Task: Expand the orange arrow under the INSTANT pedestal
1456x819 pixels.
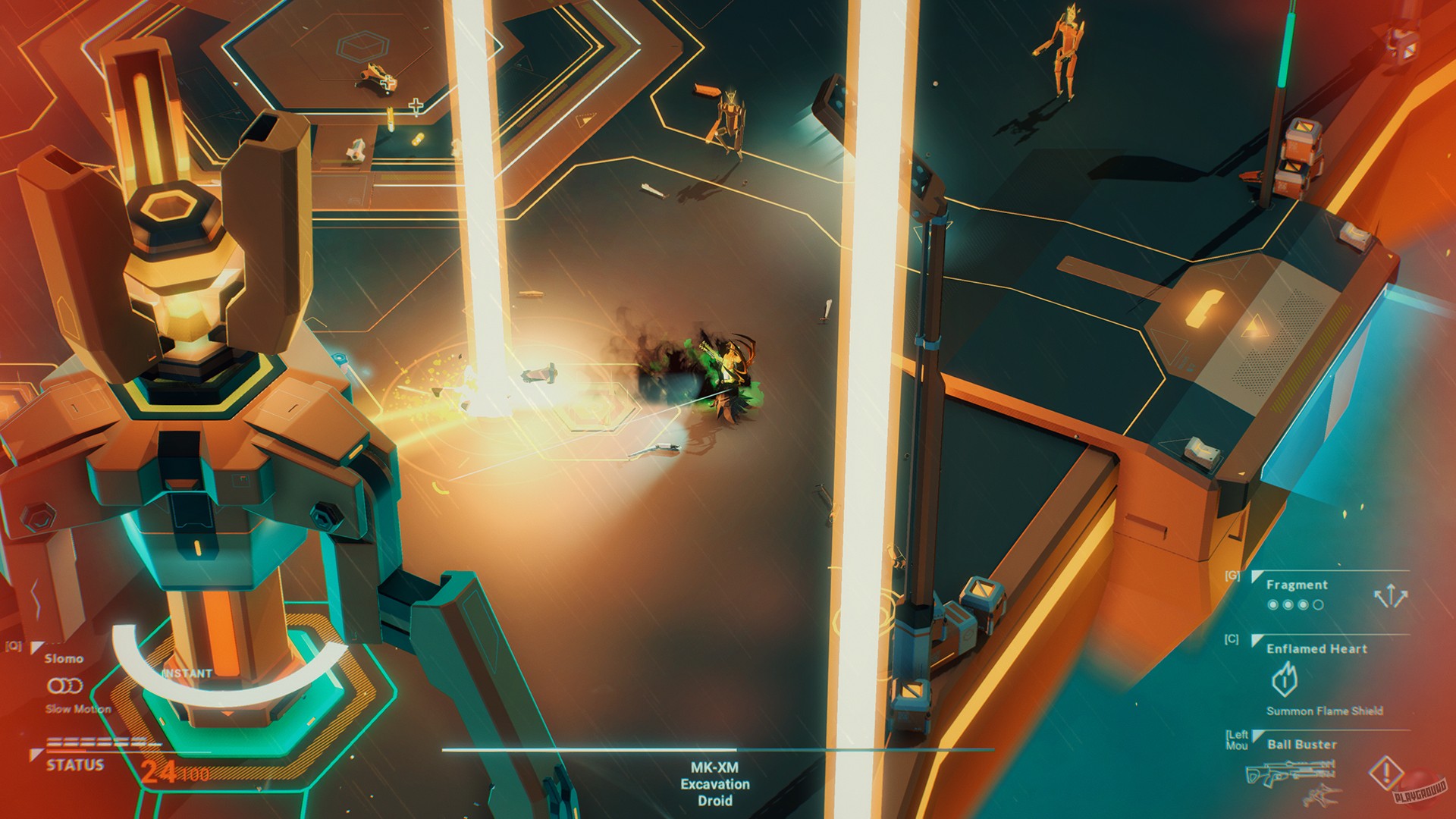Action: [x=226, y=714]
